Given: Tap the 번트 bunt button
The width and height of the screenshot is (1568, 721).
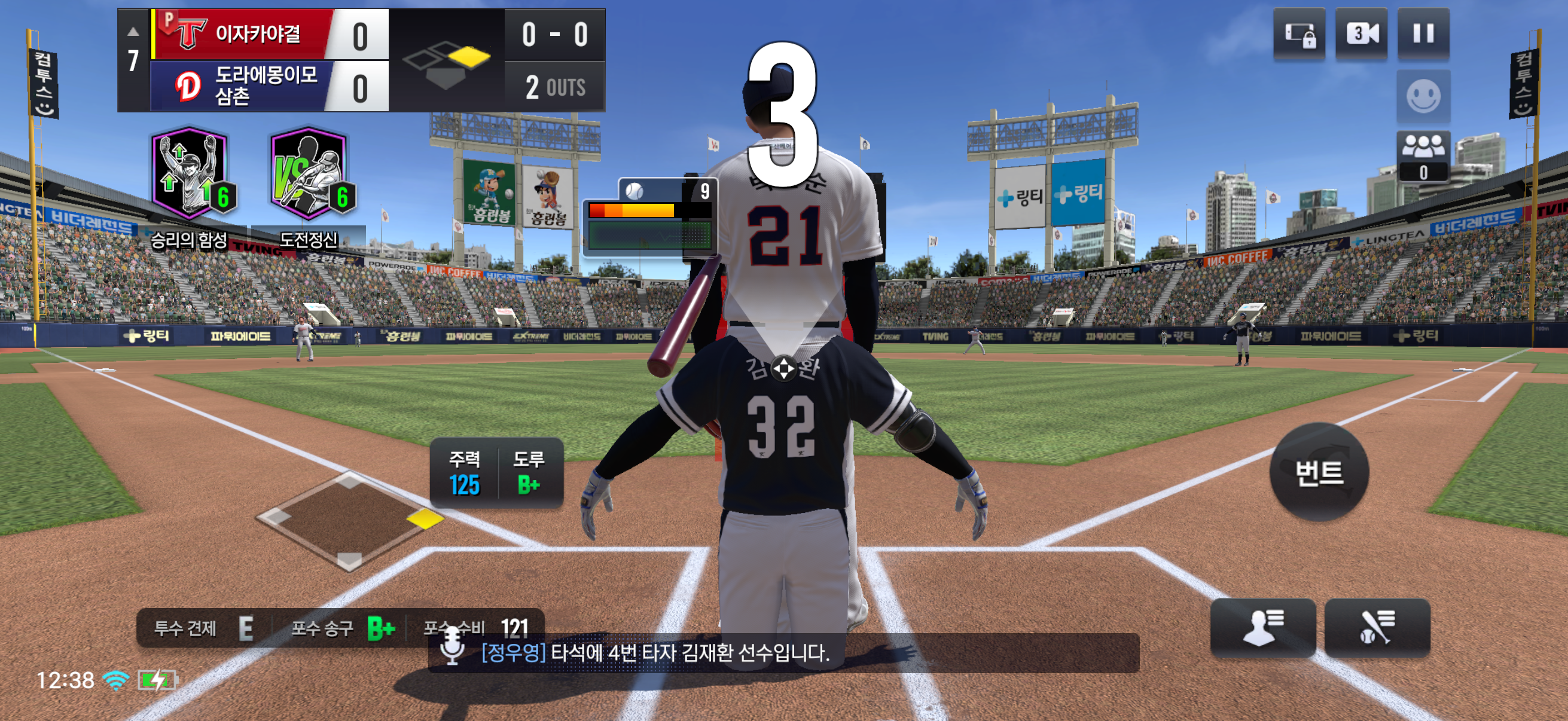Looking at the screenshot, I should pyautogui.click(x=1319, y=472).
